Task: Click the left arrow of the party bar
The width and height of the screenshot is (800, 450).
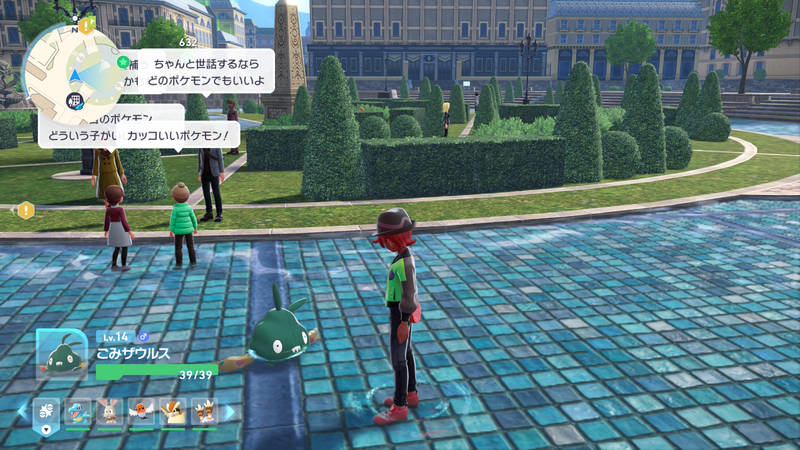Action: click(22, 411)
